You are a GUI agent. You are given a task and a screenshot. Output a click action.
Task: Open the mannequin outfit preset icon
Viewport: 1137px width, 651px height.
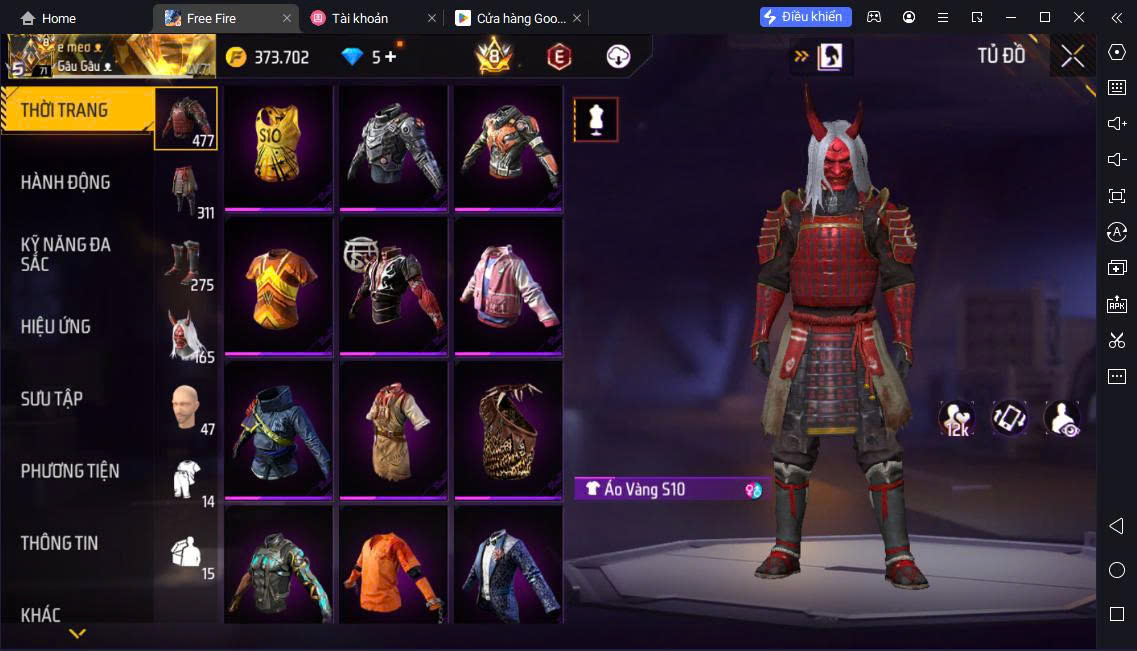coord(596,120)
